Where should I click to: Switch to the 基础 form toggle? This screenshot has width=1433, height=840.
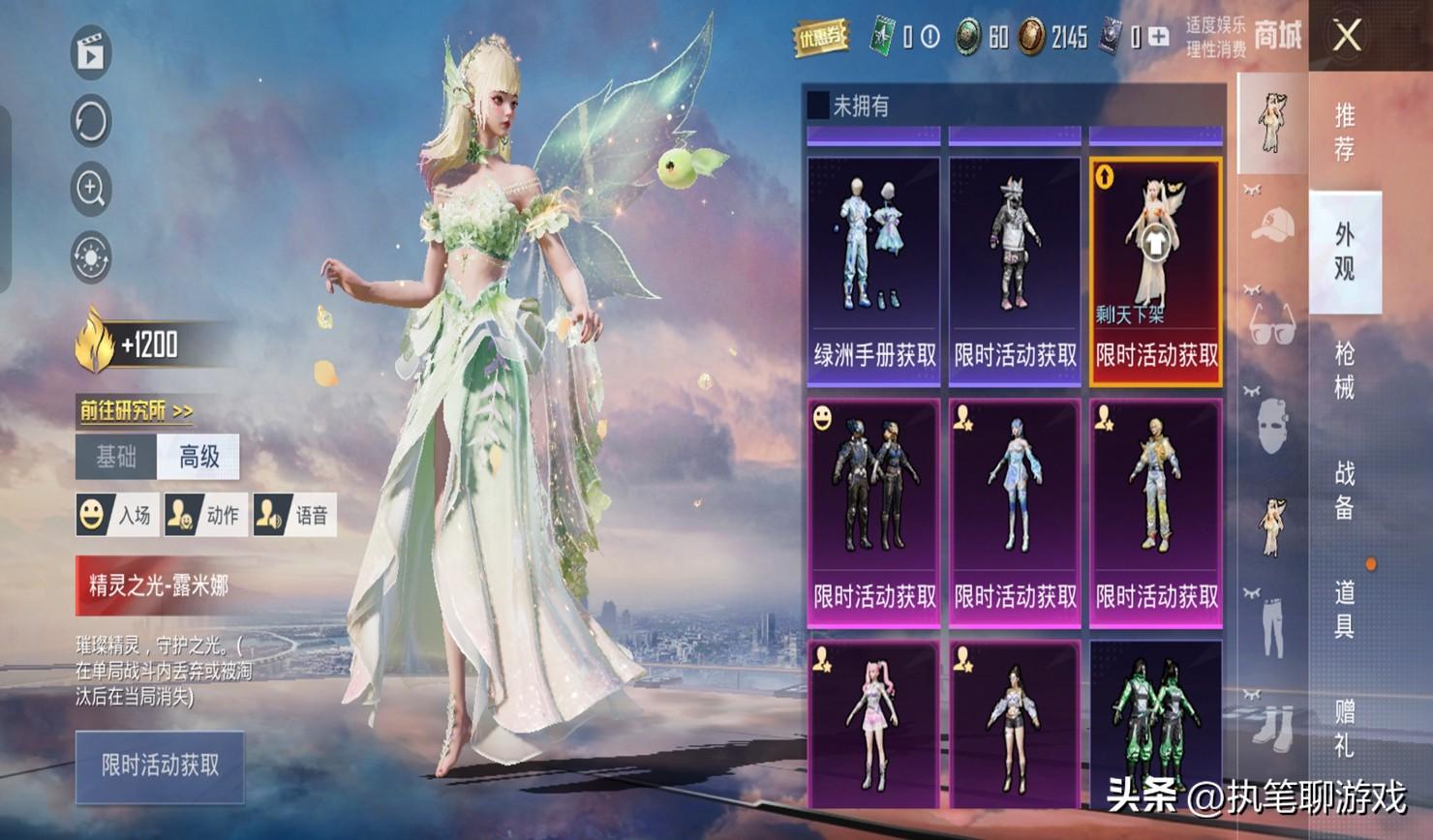(x=116, y=457)
